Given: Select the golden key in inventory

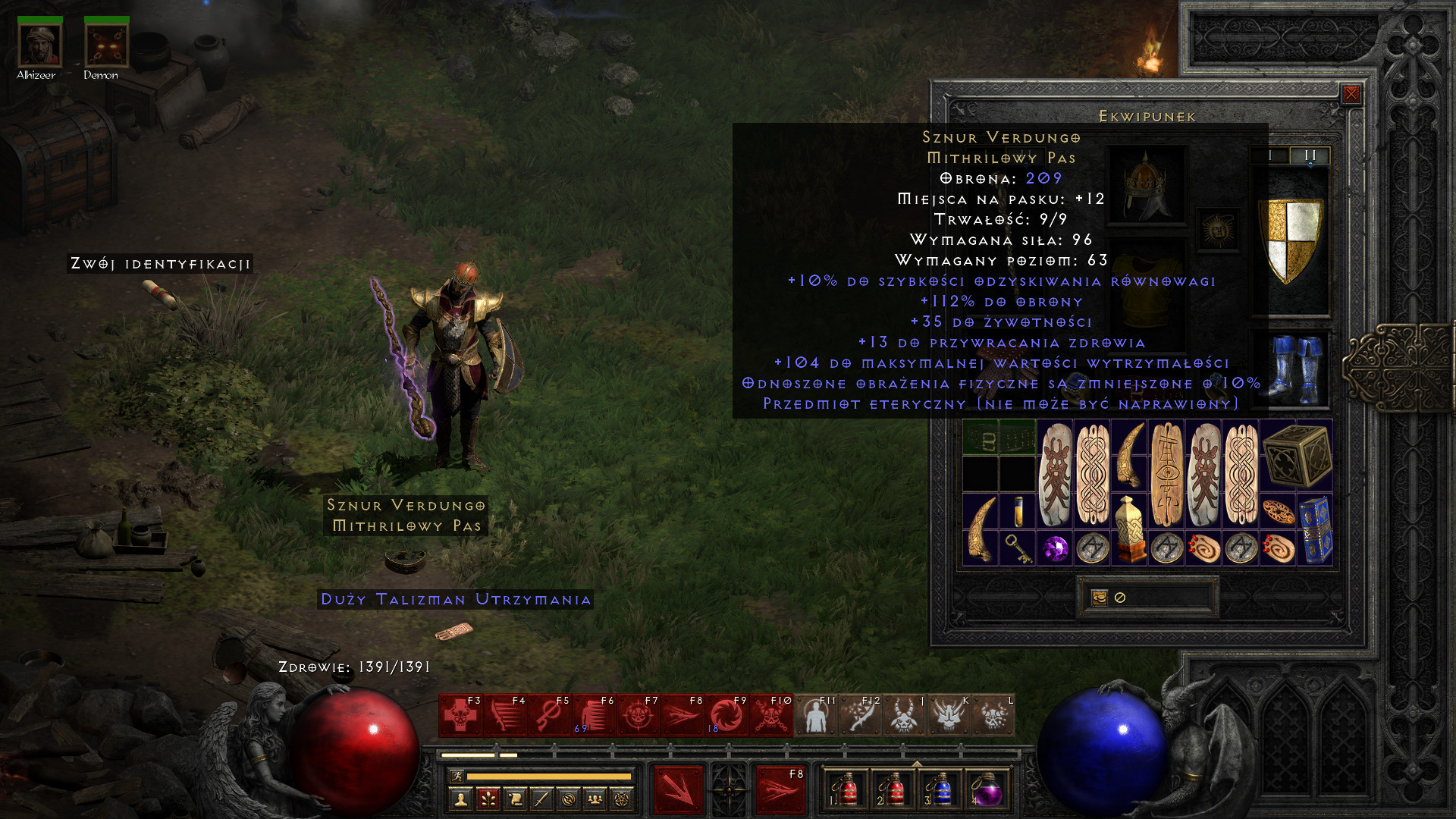Looking at the screenshot, I should click(x=1018, y=548).
